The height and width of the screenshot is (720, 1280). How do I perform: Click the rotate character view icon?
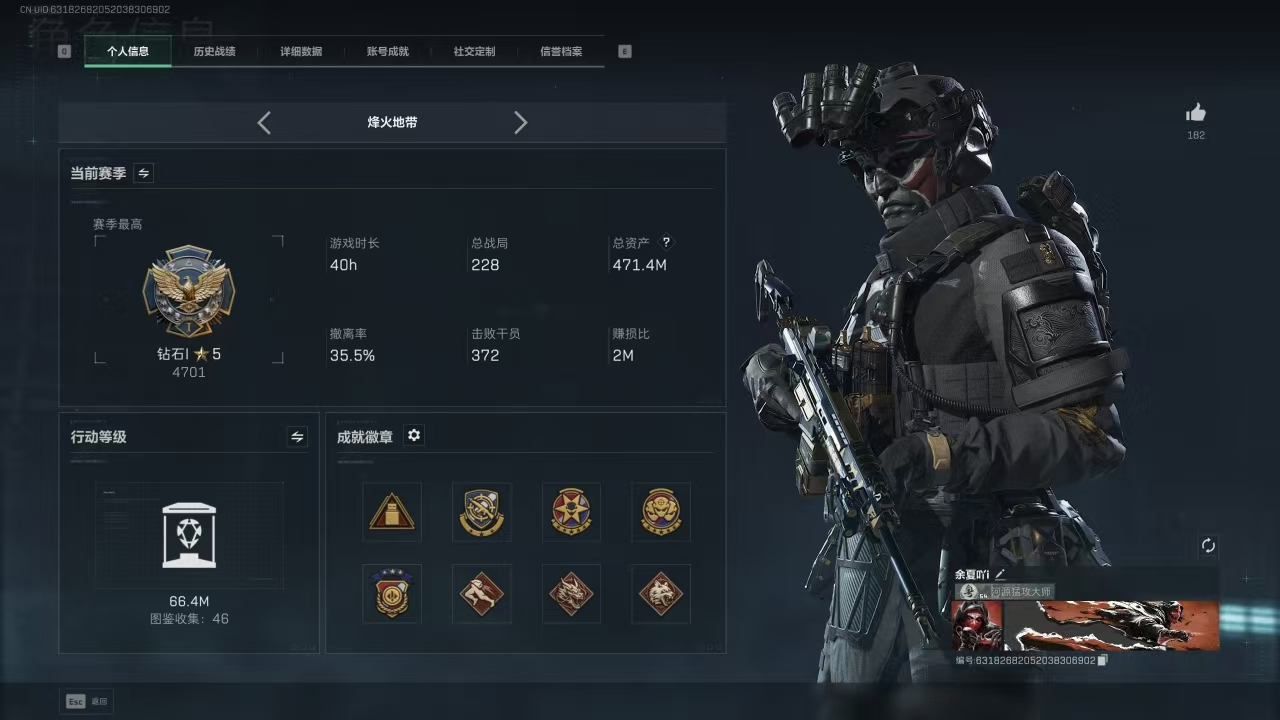point(1208,544)
